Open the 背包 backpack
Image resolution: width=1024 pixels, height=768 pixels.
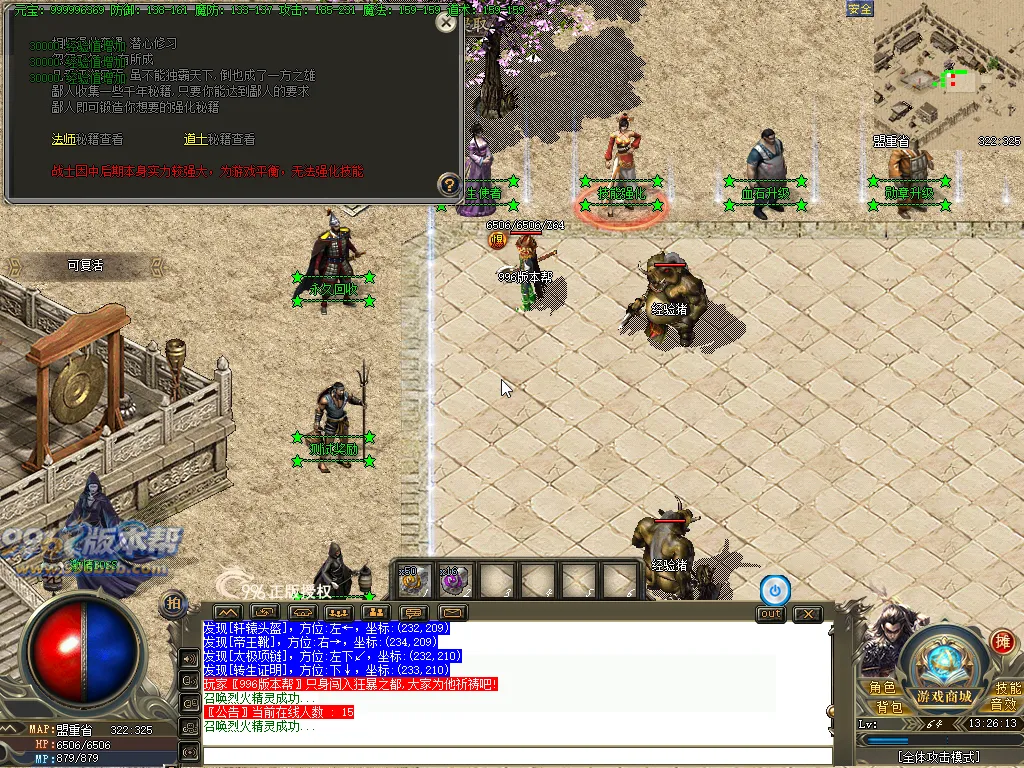pos(889,707)
